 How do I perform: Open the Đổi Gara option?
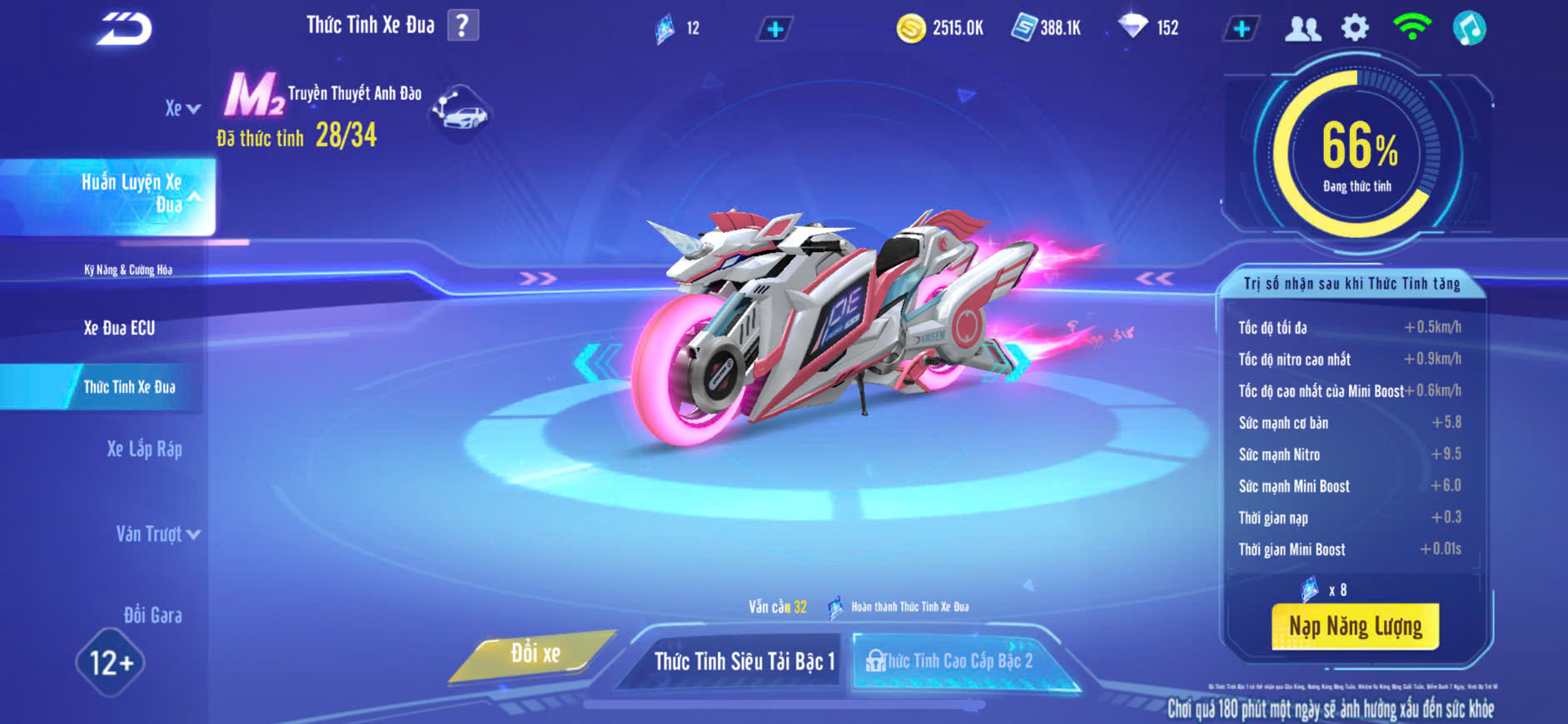click(152, 615)
